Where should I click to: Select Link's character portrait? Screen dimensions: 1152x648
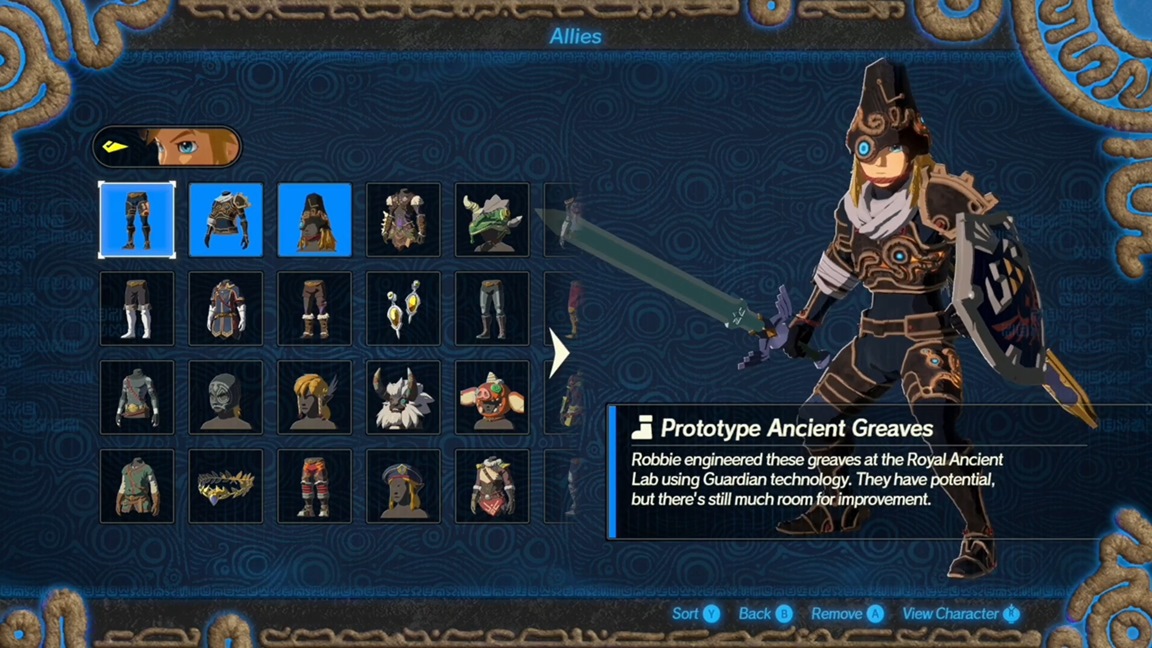[167, 147]
